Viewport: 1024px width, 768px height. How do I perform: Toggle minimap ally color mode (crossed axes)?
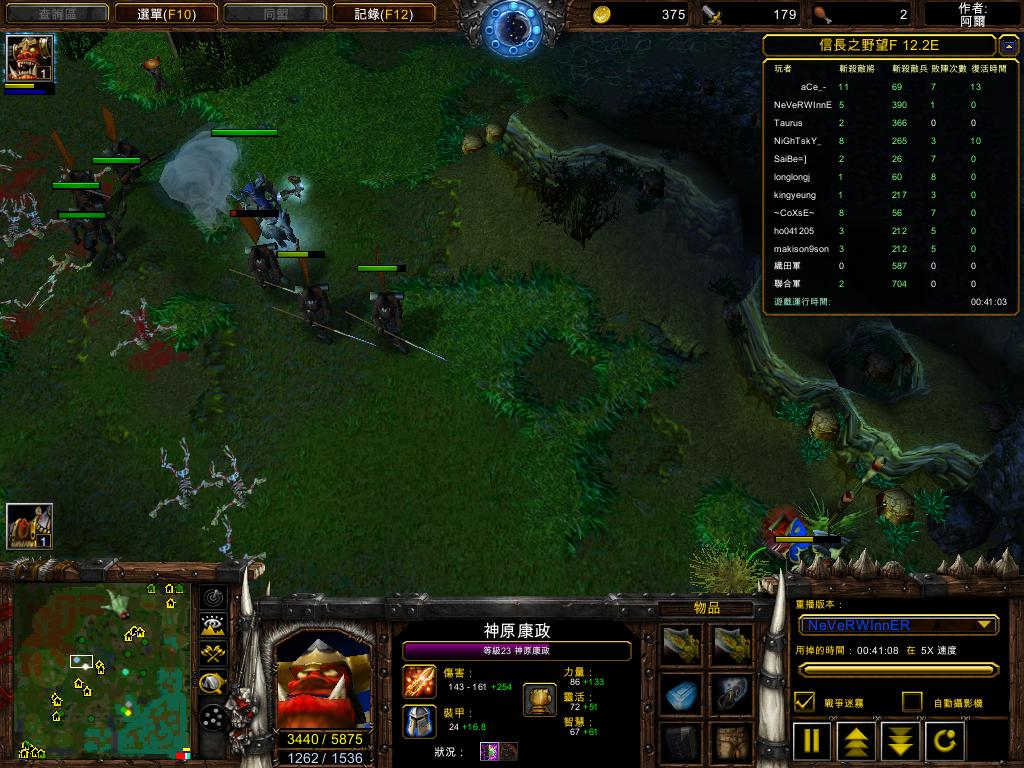tap(212, 654)
